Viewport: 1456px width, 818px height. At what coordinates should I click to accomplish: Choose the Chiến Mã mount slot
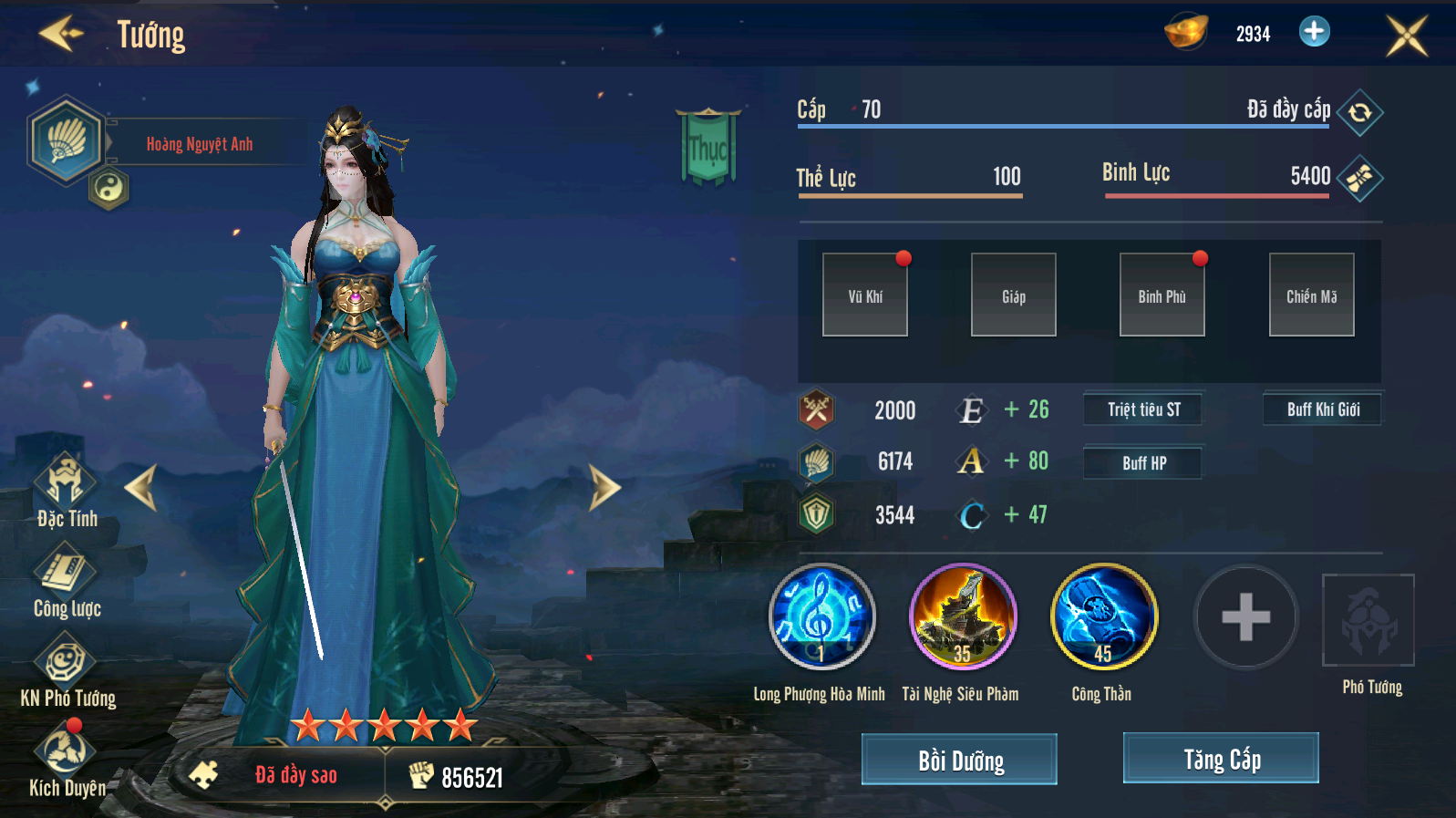click(x=1311, y=295)
